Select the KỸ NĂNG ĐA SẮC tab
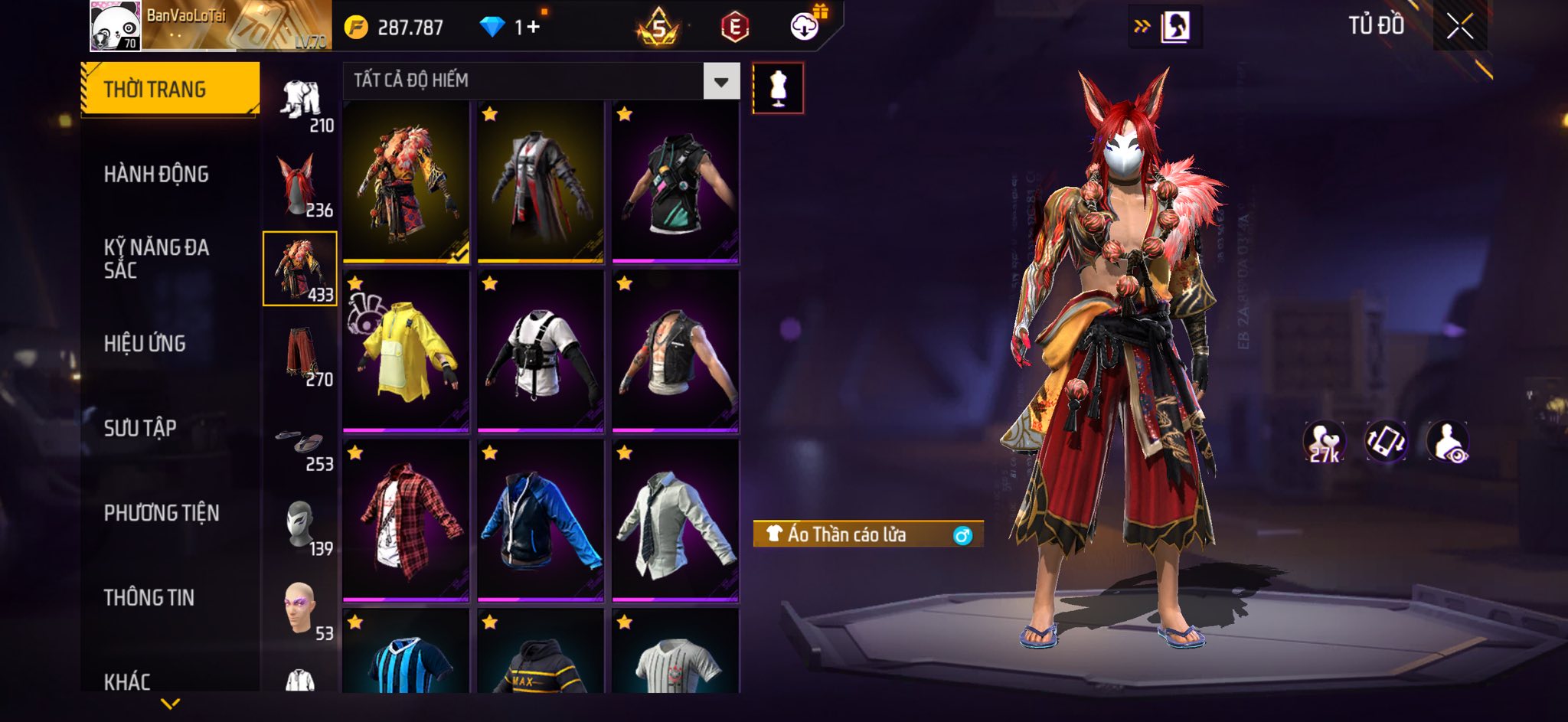Viewport: 1568px width, 722px height. point(156,259)
